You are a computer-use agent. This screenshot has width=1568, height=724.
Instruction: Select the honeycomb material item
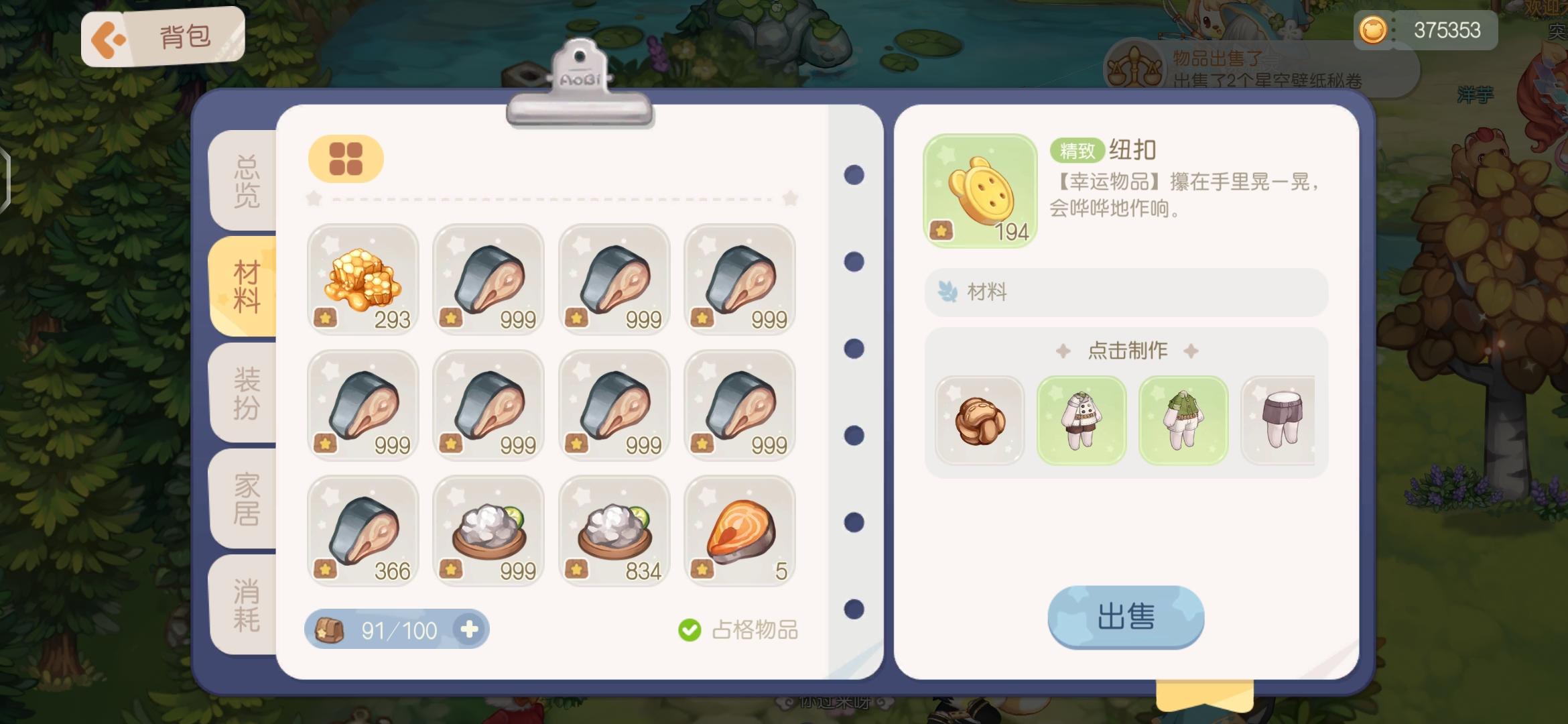(363, 280)
